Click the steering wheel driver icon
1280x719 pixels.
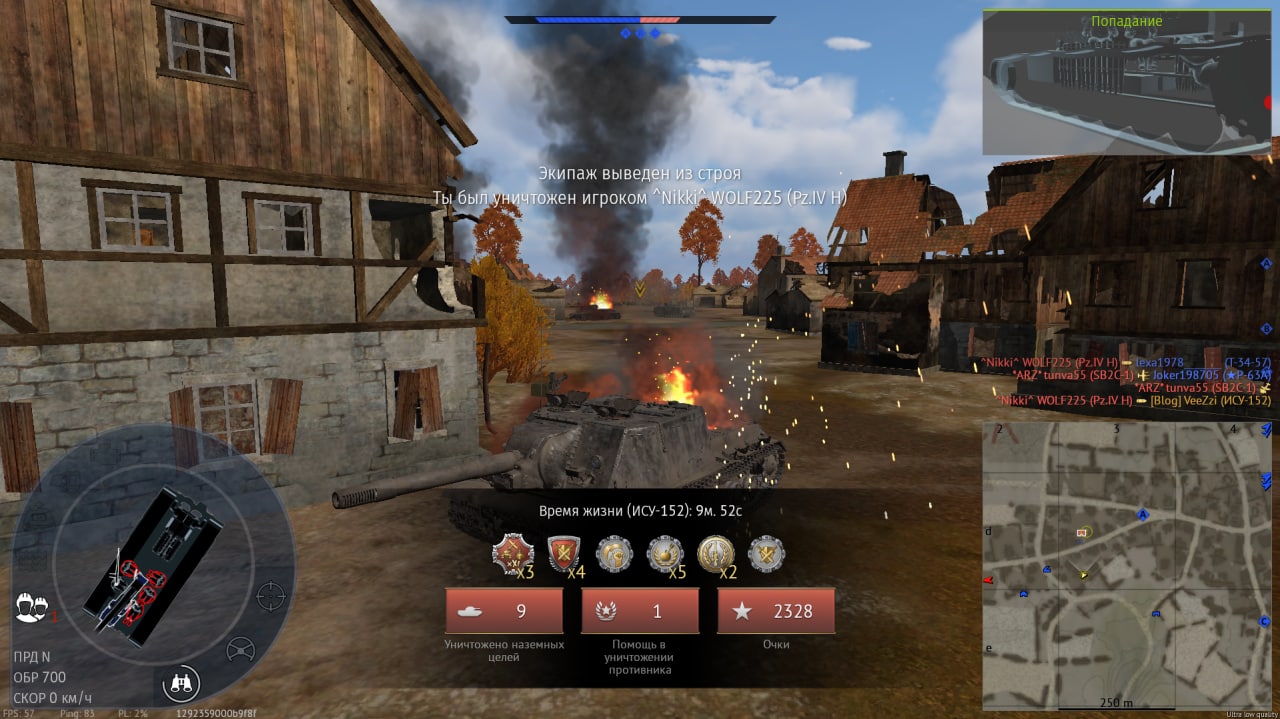pyautogui.click(x=240, y=650)
